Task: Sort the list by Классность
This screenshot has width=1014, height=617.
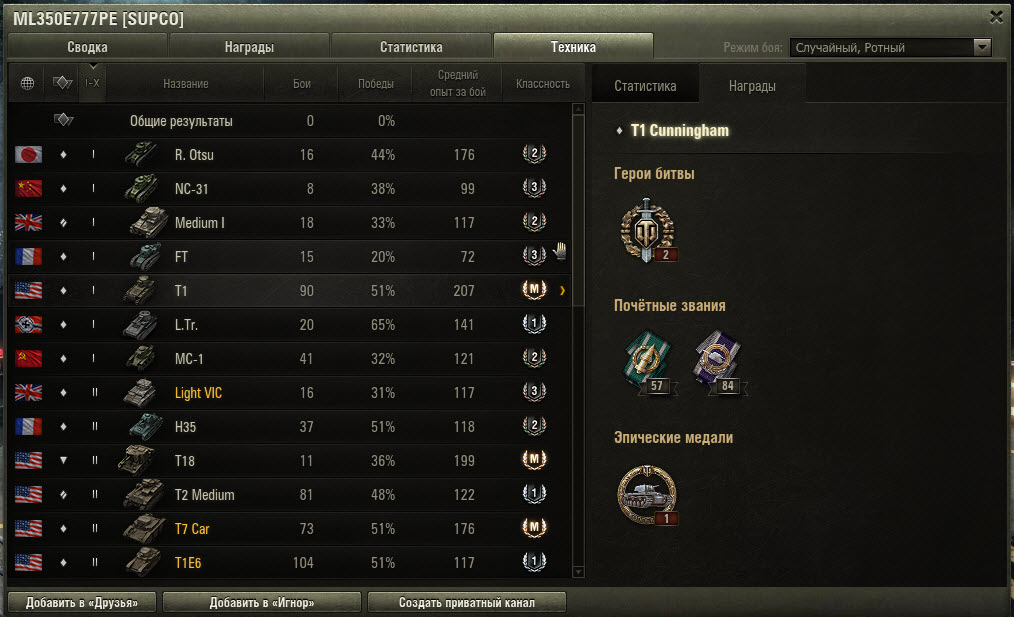Action: (543, 84)
